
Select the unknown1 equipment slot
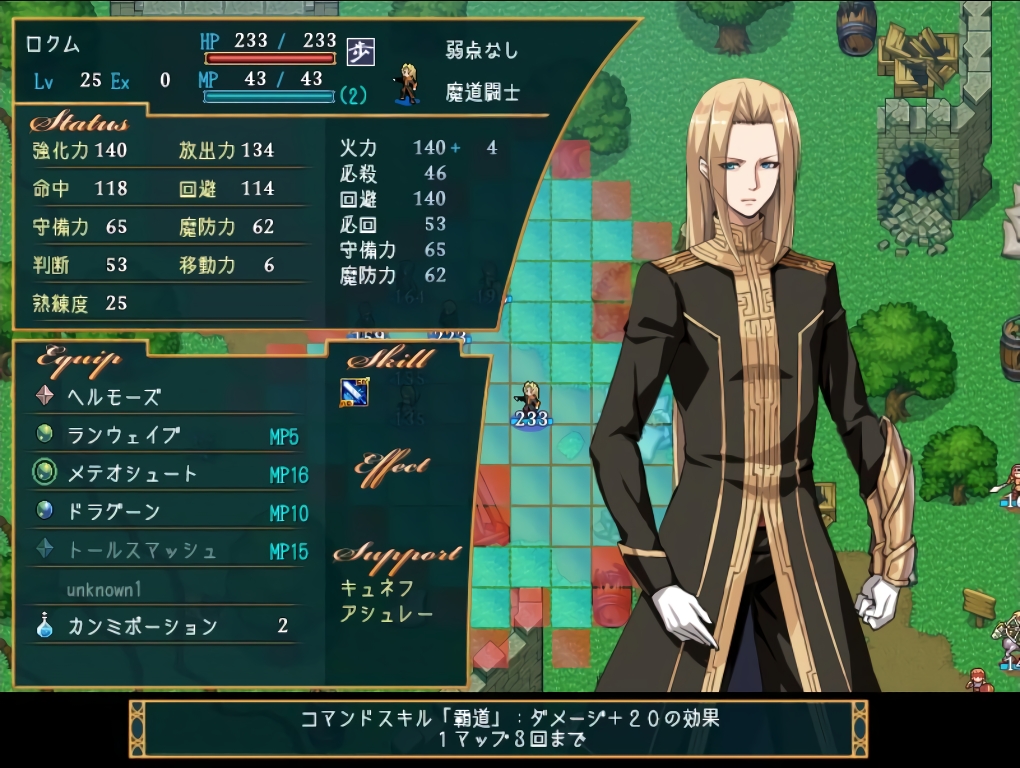pyautogui.click(x=104, y=589)
